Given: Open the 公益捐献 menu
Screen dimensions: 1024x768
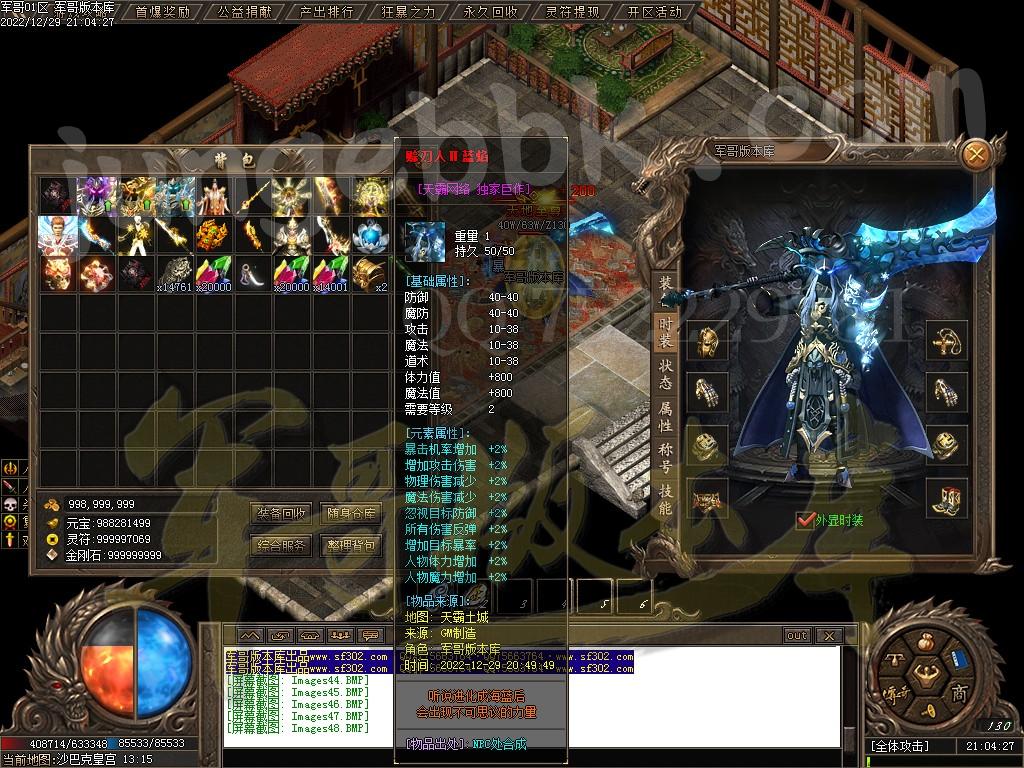Looking at the screenshot, I should [x=244, y=12].
